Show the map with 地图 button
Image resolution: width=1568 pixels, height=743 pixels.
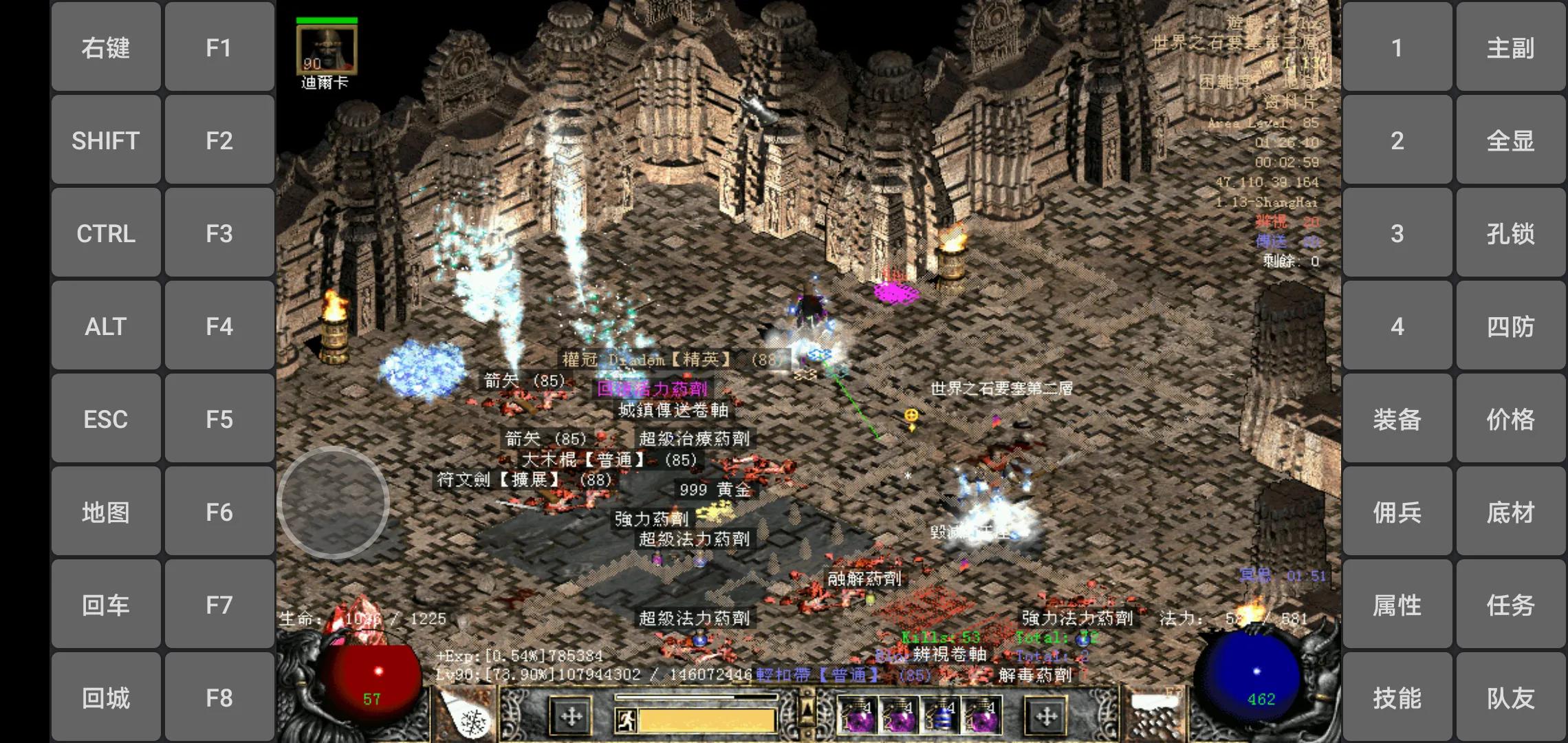tap(106, 512)
